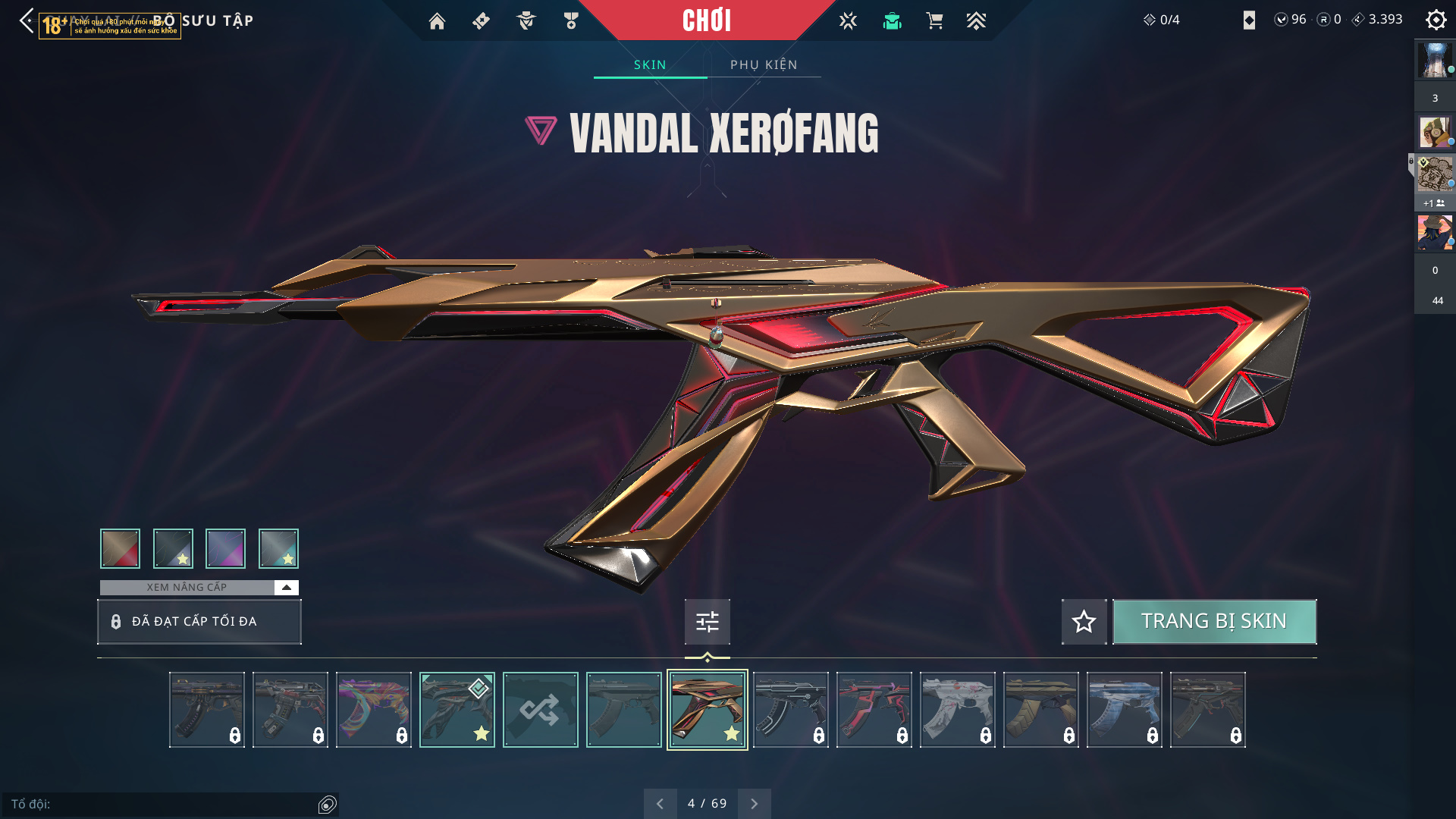Select the SKIN tab
This screenshot has width=1456, height=819.
point(650,65)
